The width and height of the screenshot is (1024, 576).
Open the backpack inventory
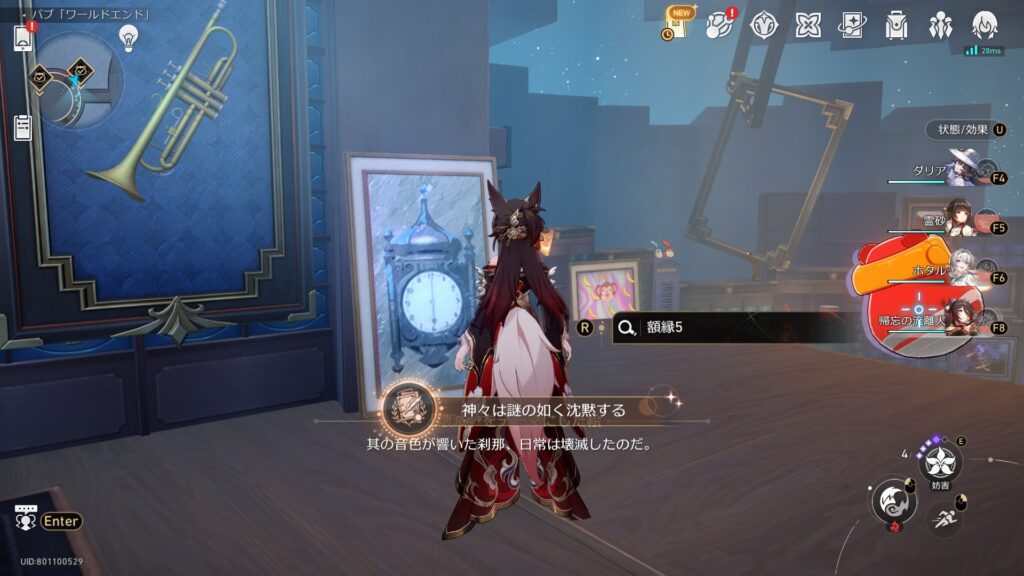pyautogui.click(x=896, y=25)
